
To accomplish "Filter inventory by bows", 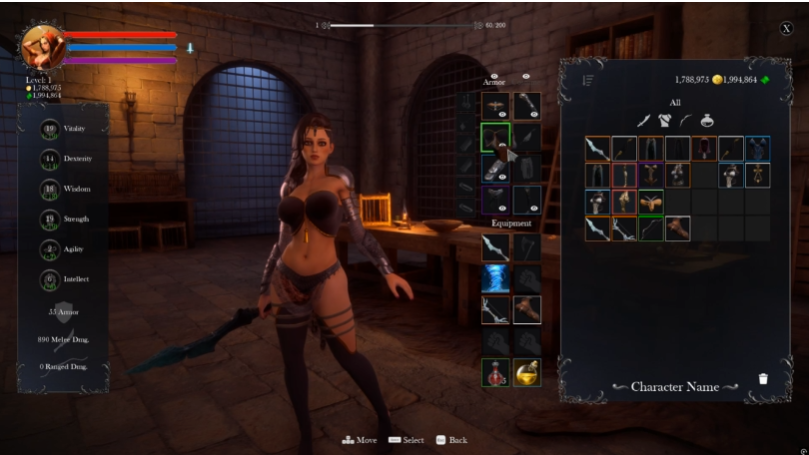I will click(x=685, y=120).
